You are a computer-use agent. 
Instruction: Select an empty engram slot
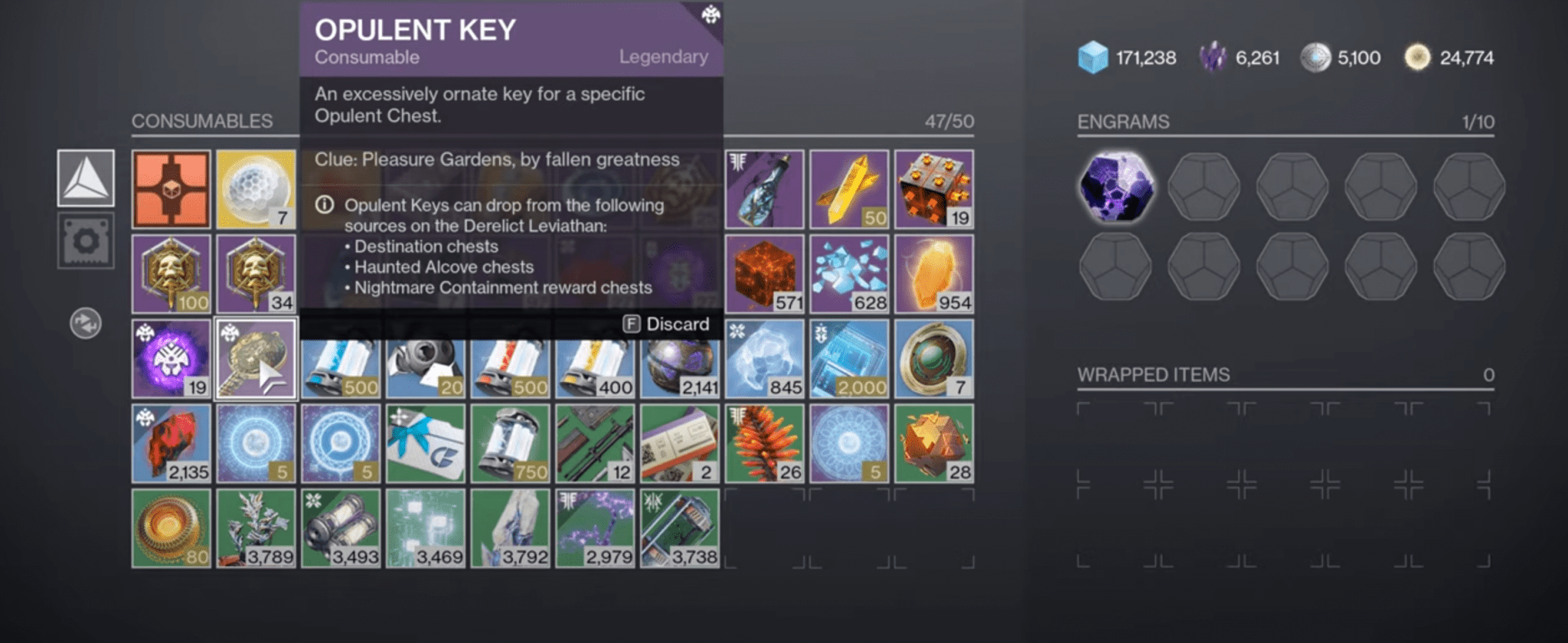click(1204, 188)
